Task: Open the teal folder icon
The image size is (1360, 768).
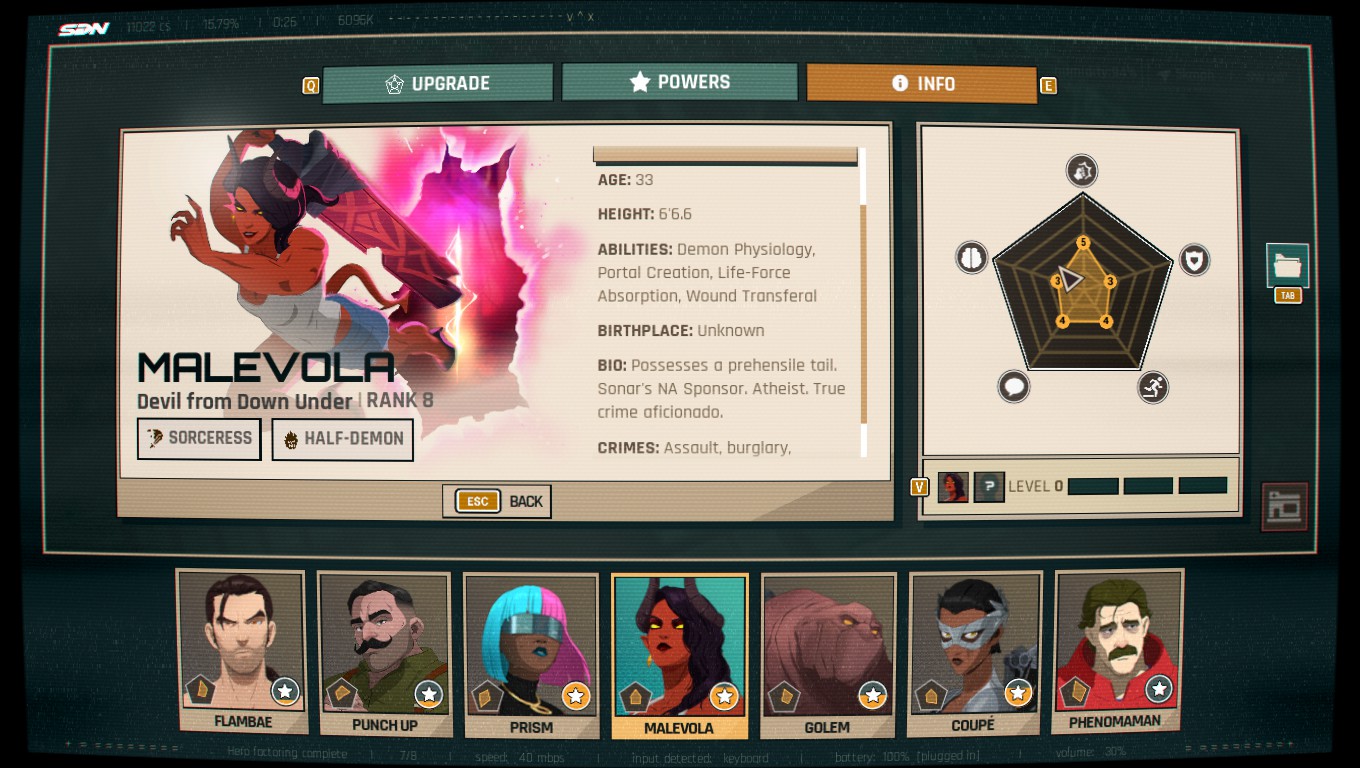Action: [x=1287, y=266]
